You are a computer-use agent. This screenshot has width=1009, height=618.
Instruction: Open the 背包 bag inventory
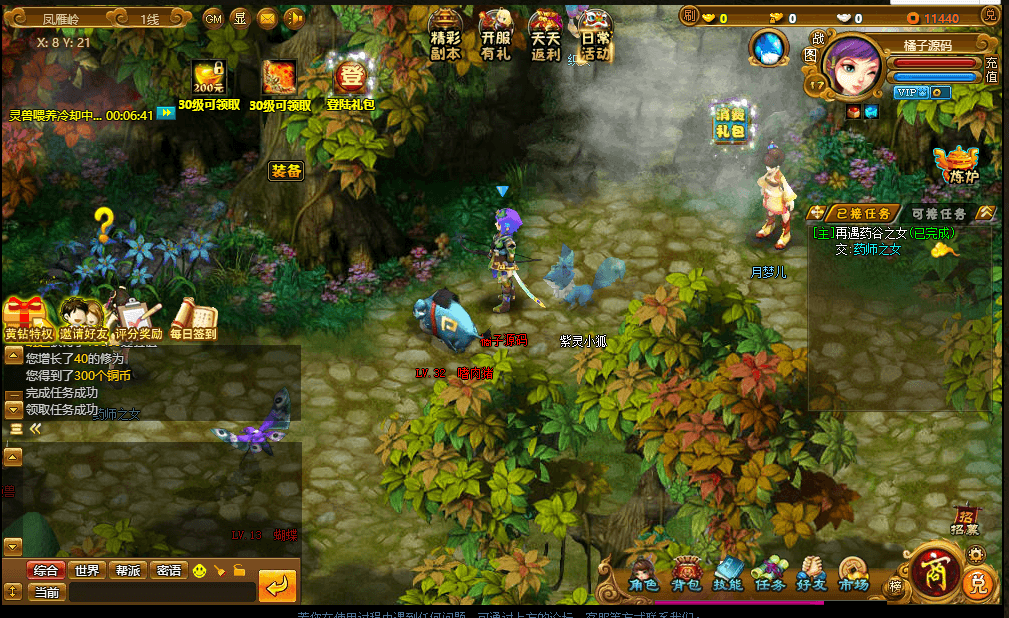[x=685, y=573]
